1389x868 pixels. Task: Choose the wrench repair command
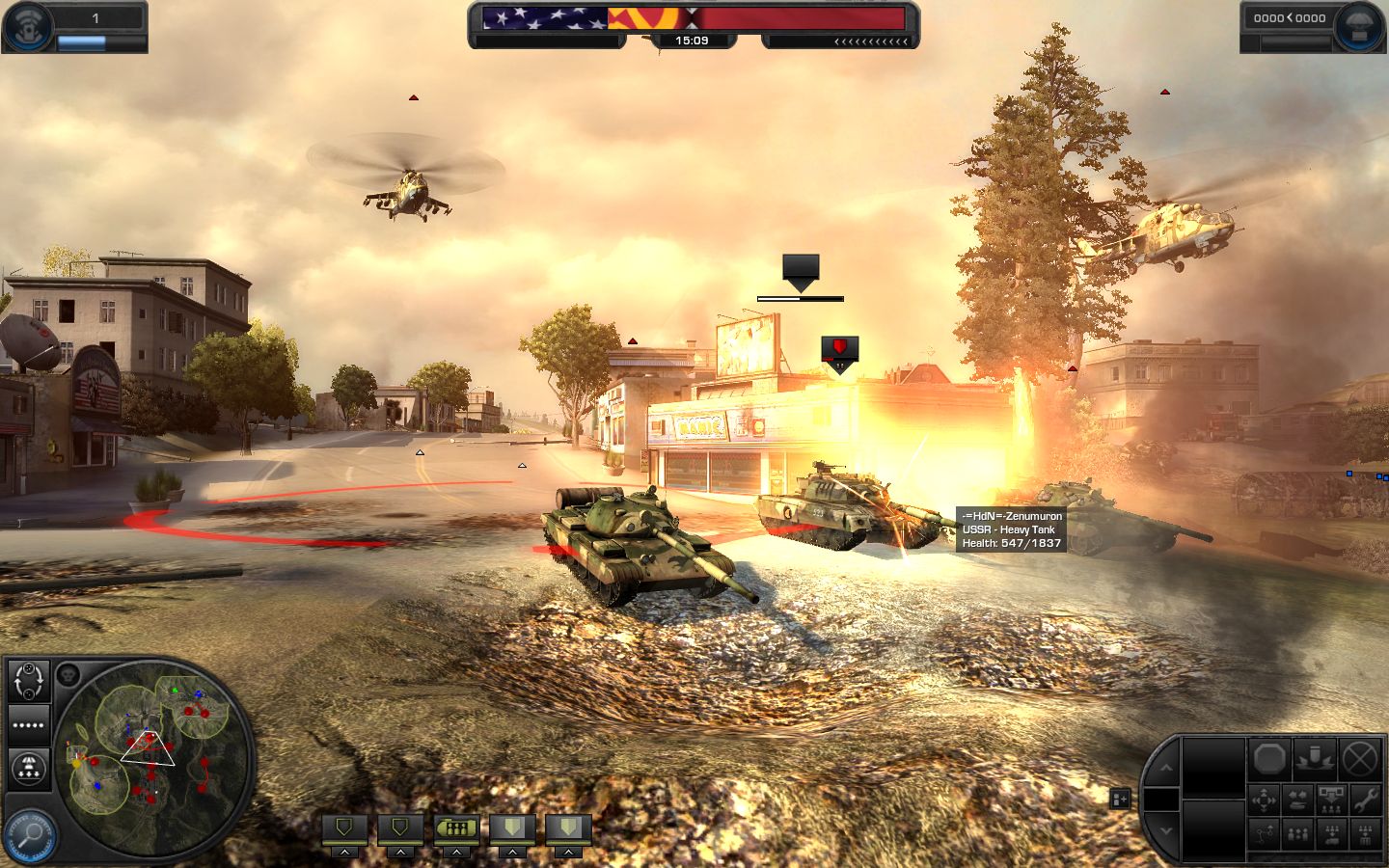(x=1365, y=799)
